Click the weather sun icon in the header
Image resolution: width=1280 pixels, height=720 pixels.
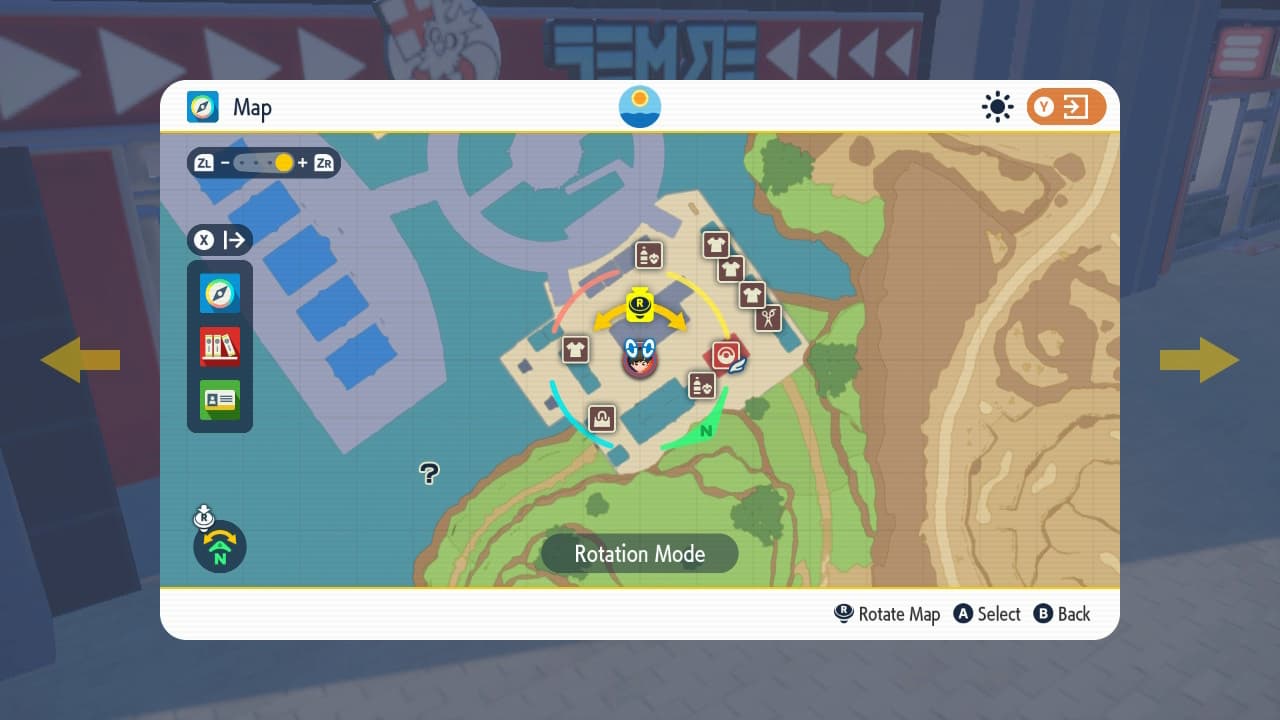pyautogui.click(x=997, y=107)
